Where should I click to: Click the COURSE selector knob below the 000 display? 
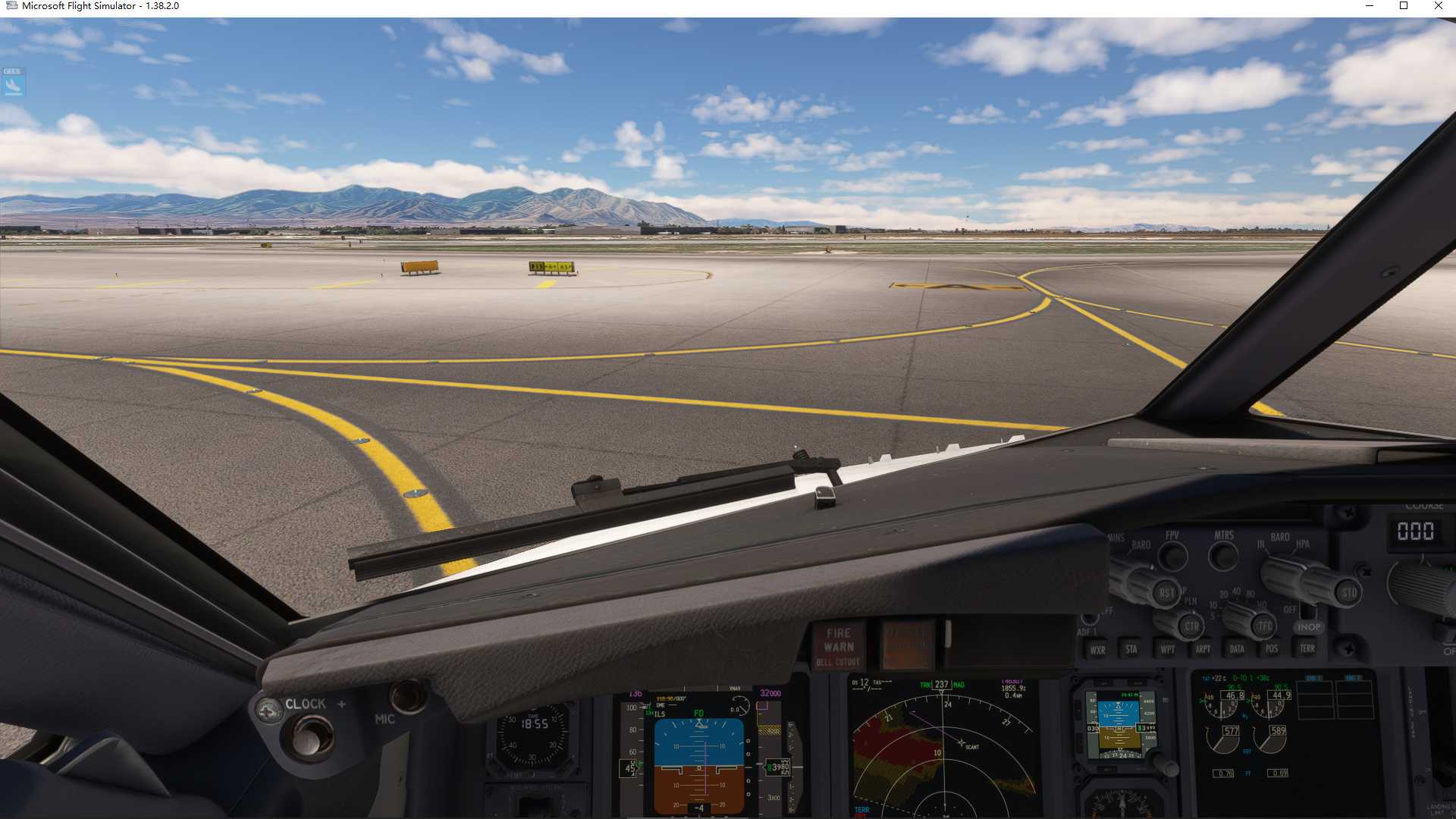click(x=1420, y=584)
